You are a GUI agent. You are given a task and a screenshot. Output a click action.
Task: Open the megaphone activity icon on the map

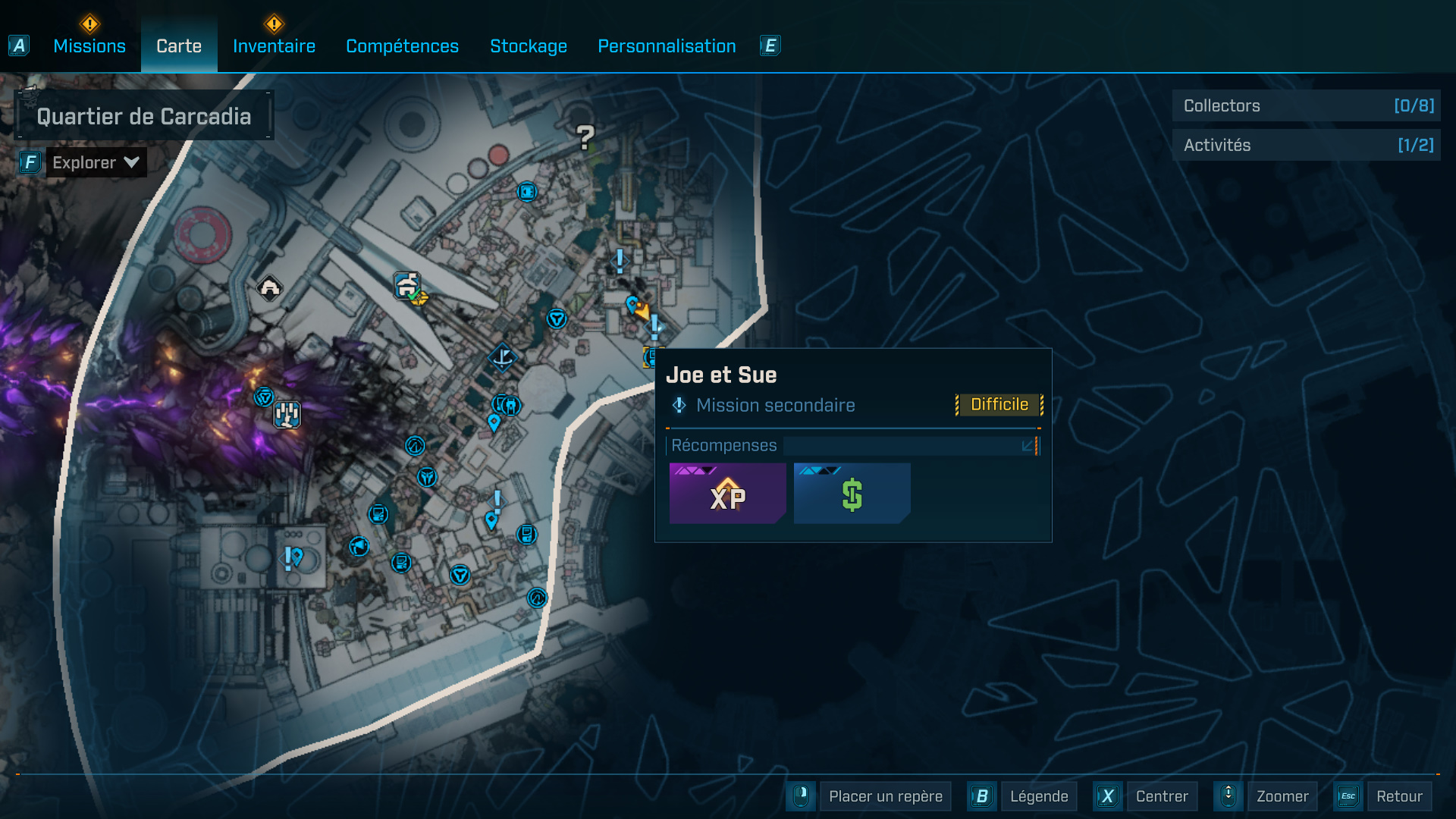(359, 547)
